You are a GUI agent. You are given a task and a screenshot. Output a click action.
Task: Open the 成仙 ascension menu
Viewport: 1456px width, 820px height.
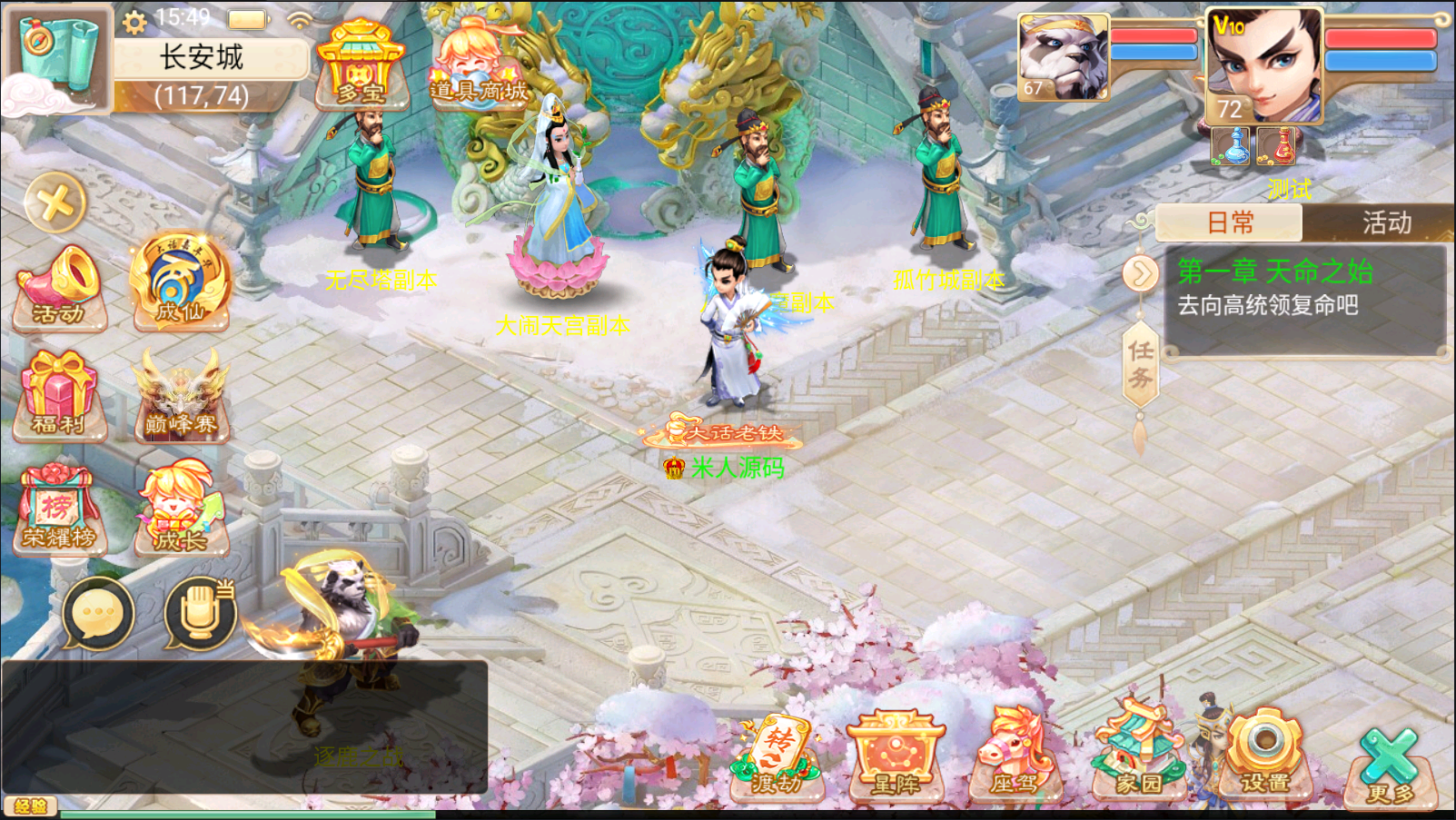(x=180, y=283)
